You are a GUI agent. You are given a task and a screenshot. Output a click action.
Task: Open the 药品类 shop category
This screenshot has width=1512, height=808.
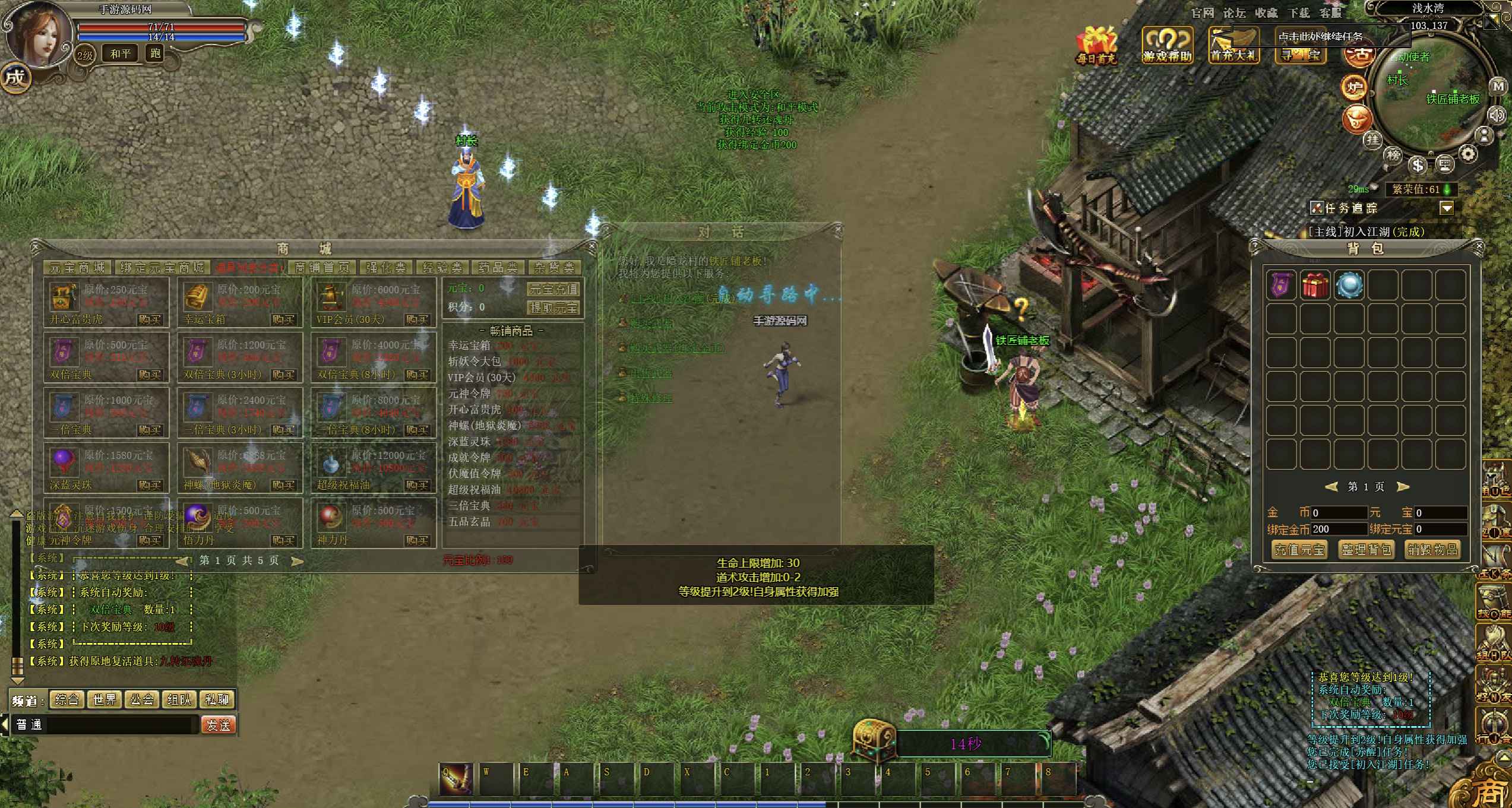[x=498, y=268]
